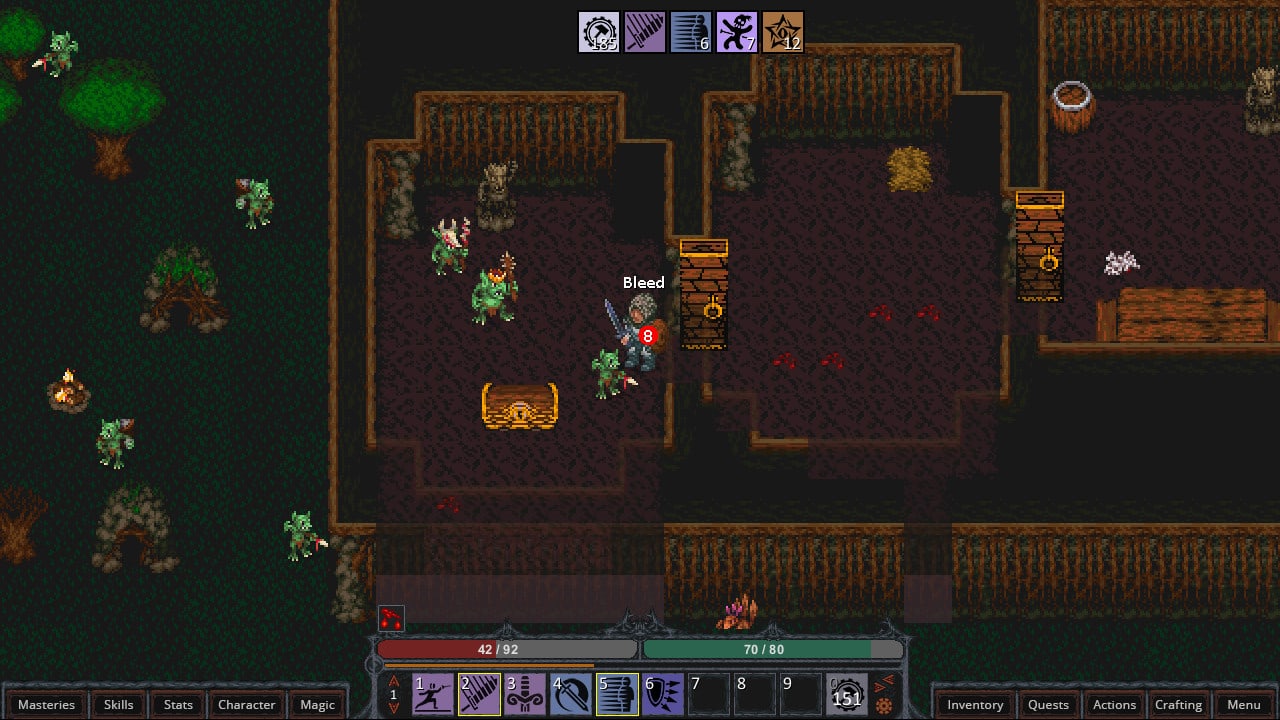Open the Skills panel

coord(118,704)
